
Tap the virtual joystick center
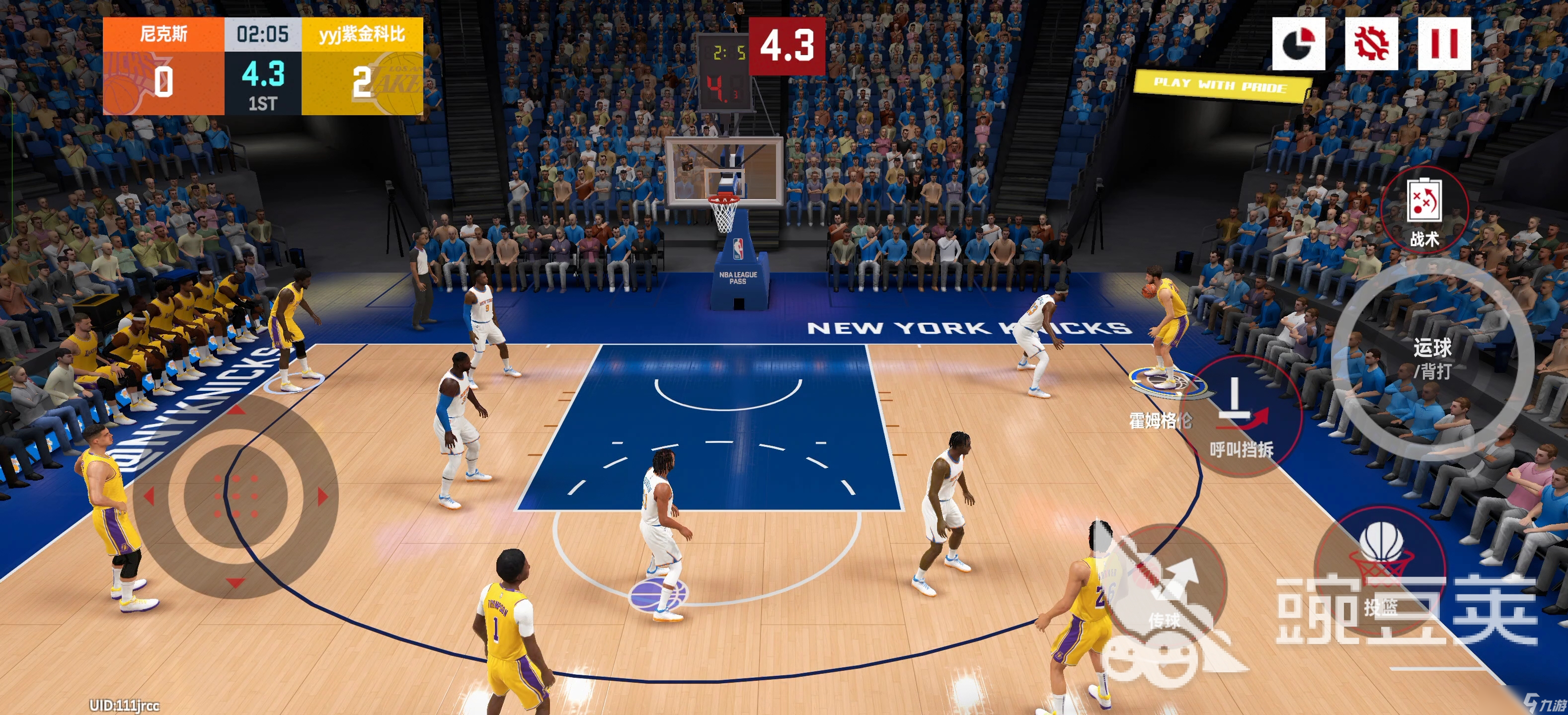(235, 496)
